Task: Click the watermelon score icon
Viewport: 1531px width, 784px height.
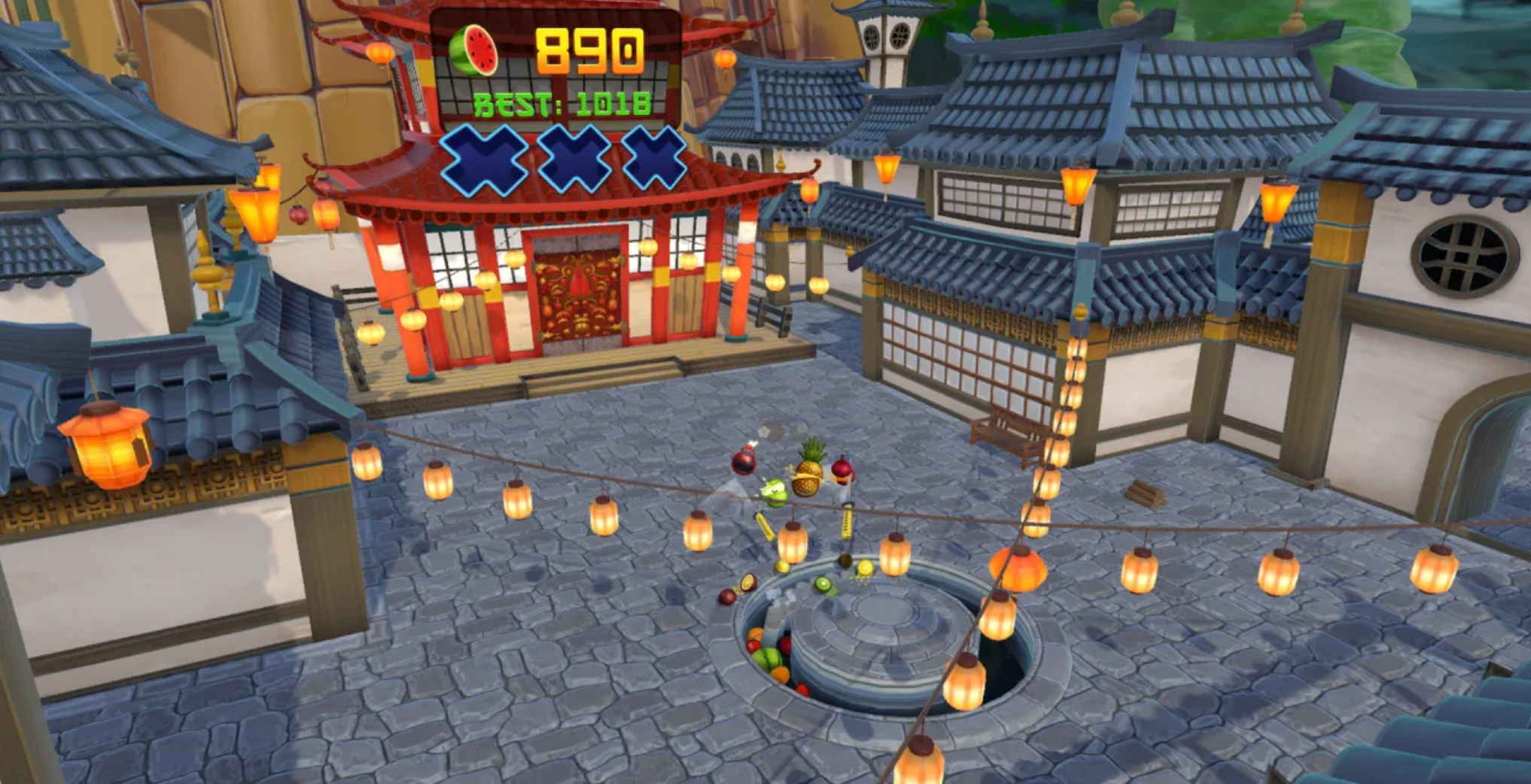Action: click(473, 50)
